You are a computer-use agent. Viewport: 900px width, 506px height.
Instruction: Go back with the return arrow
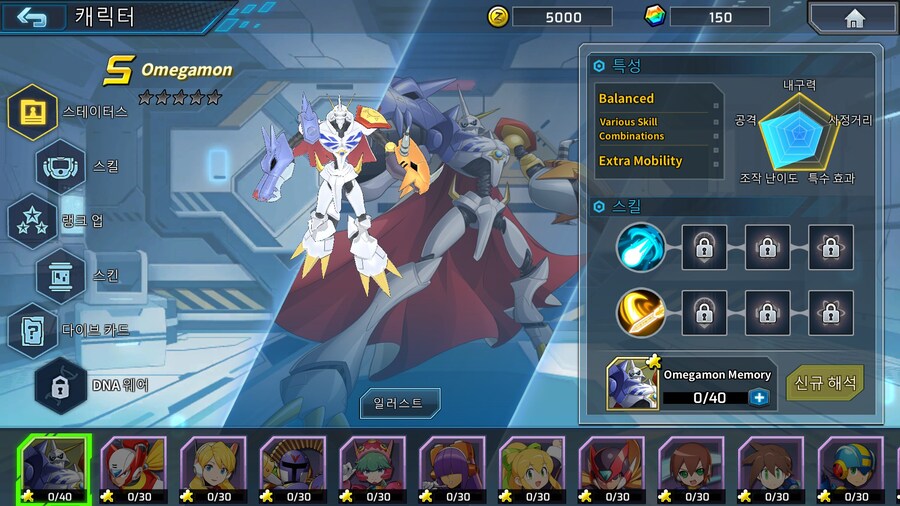pyautogui.click(x=32, y=17)
